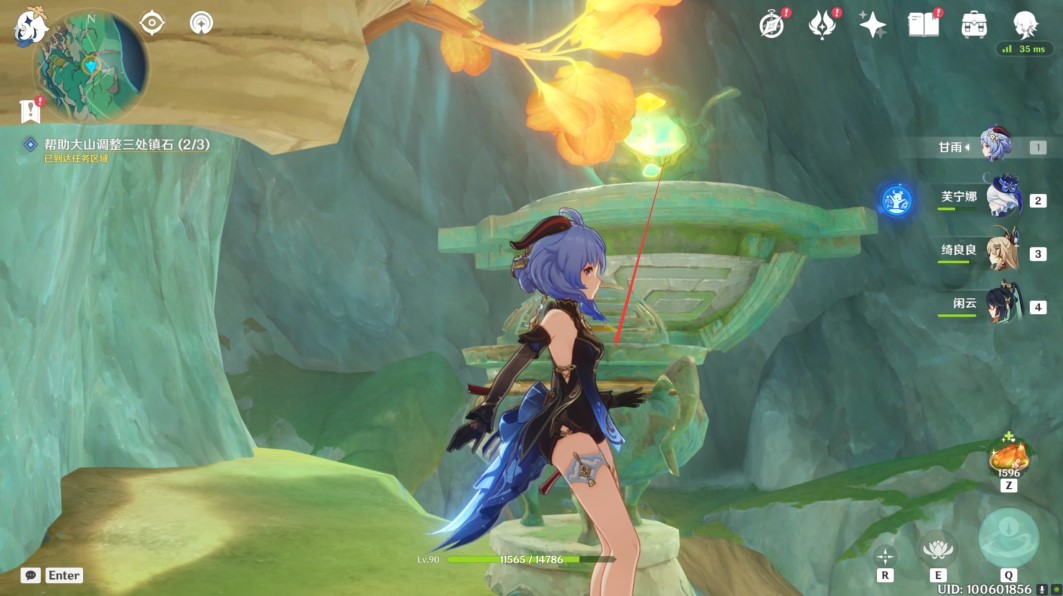Select active character 甘雨 in party list
Image resolution: width=1063 pixels, height=596 pixels.
pos(996,146)
